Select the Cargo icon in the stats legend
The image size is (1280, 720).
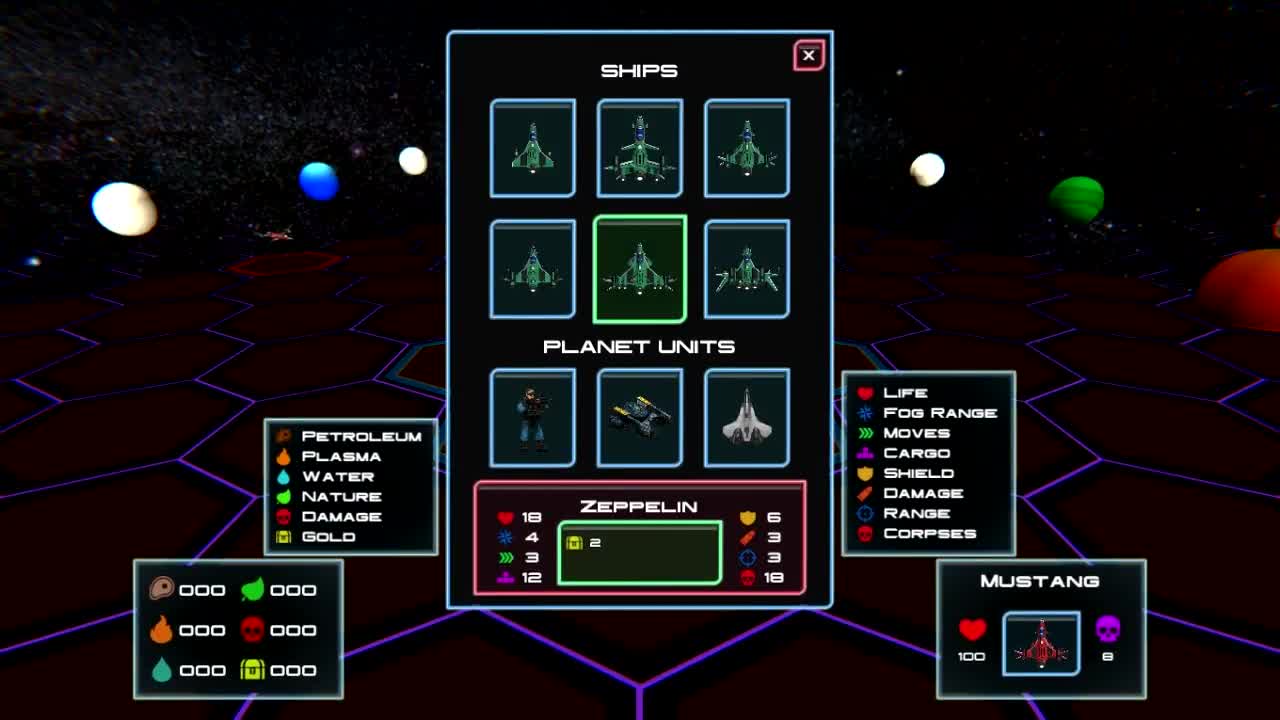(864, 453)
